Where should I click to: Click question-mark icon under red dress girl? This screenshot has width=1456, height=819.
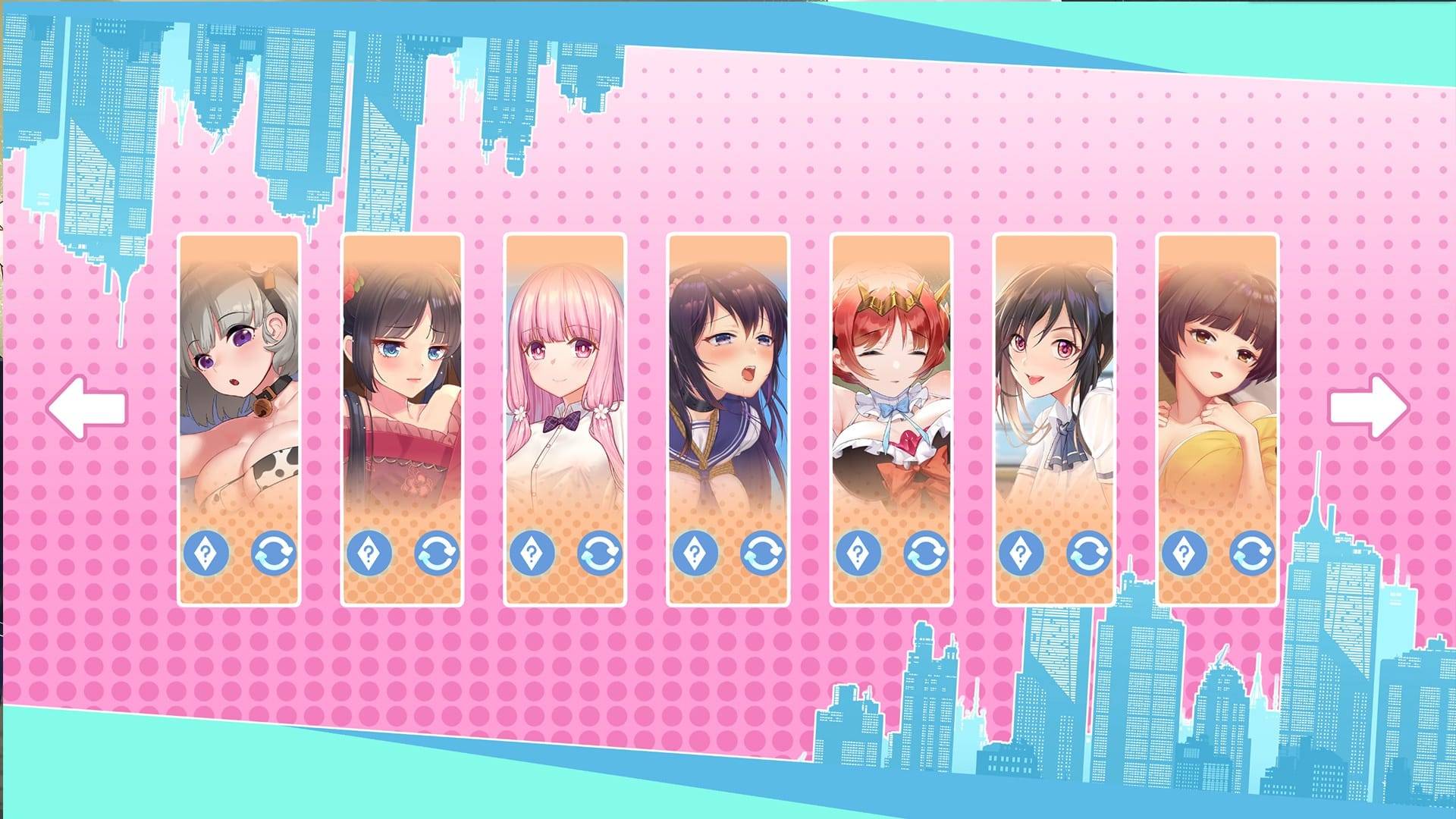[369, 553]
